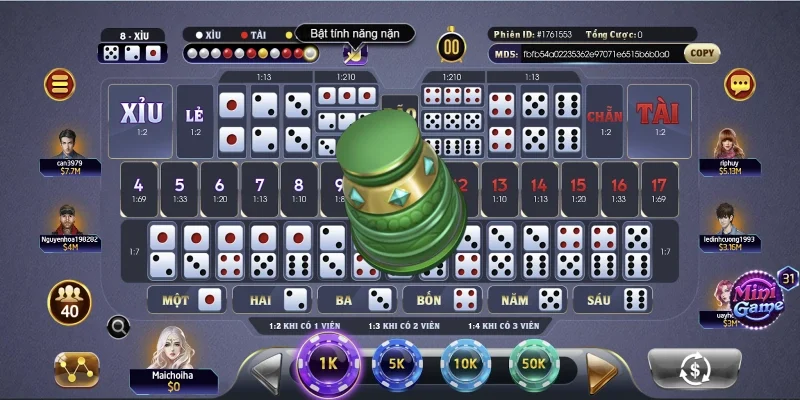Open the chat bubble button

(740, 83)
